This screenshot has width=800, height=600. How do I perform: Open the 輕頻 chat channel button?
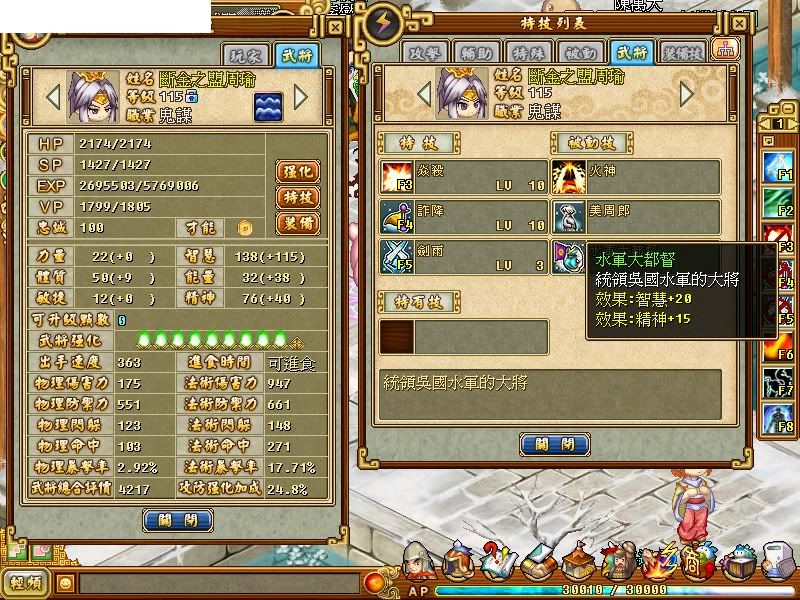coord(25,583)
